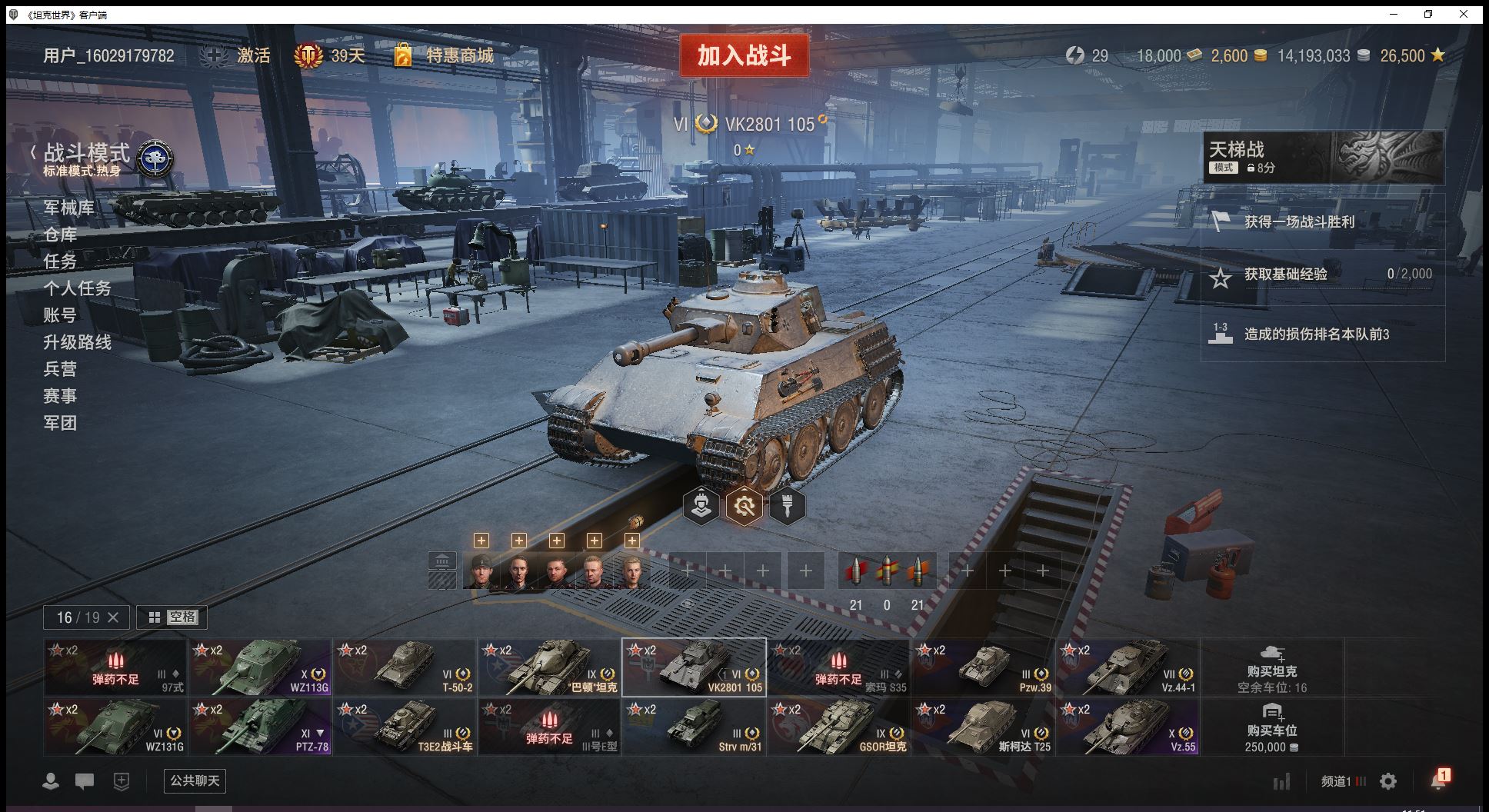Toggle the 空格 carousel grid filter
Screen dimensions: 1489x812
pos(172,617)
